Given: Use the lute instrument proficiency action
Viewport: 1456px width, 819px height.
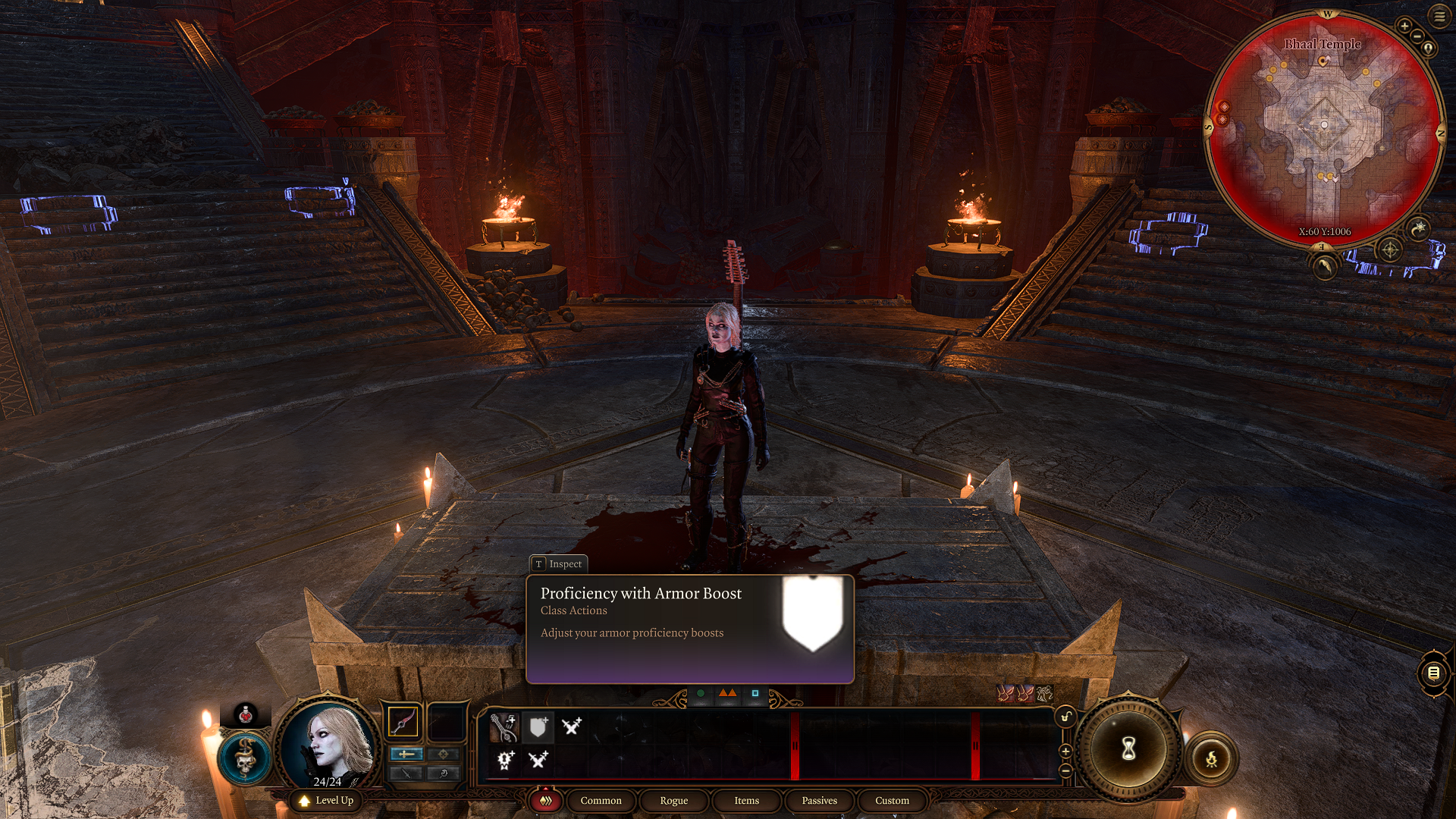Looking at the screenshot, I should 504,728.
